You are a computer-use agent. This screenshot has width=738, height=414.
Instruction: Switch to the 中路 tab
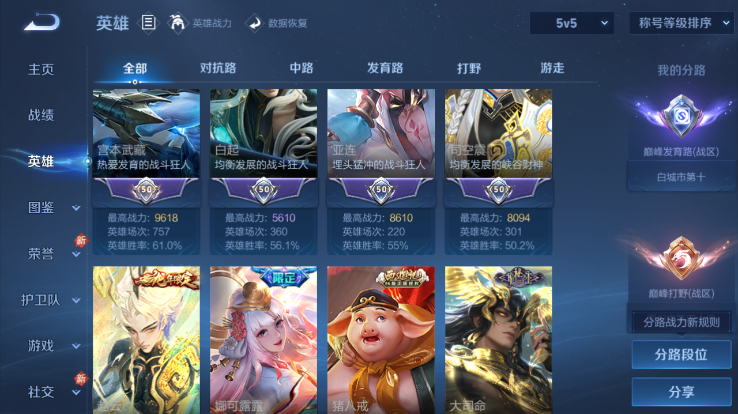pos(301,69)
